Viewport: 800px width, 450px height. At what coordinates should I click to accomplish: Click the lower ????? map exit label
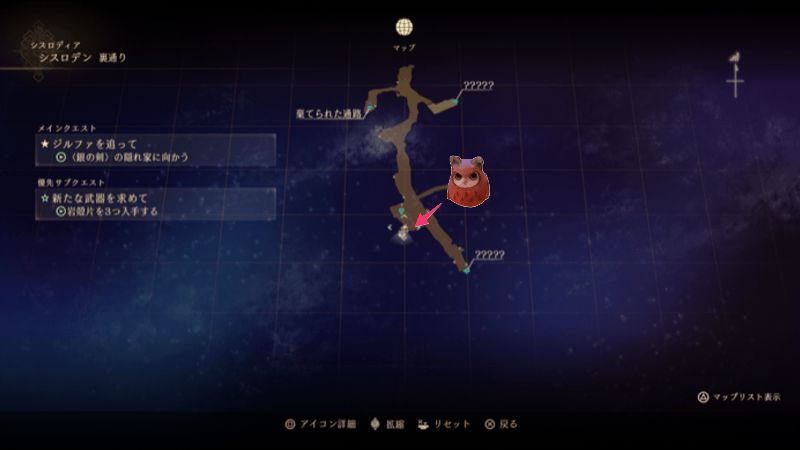pos(488,255)
